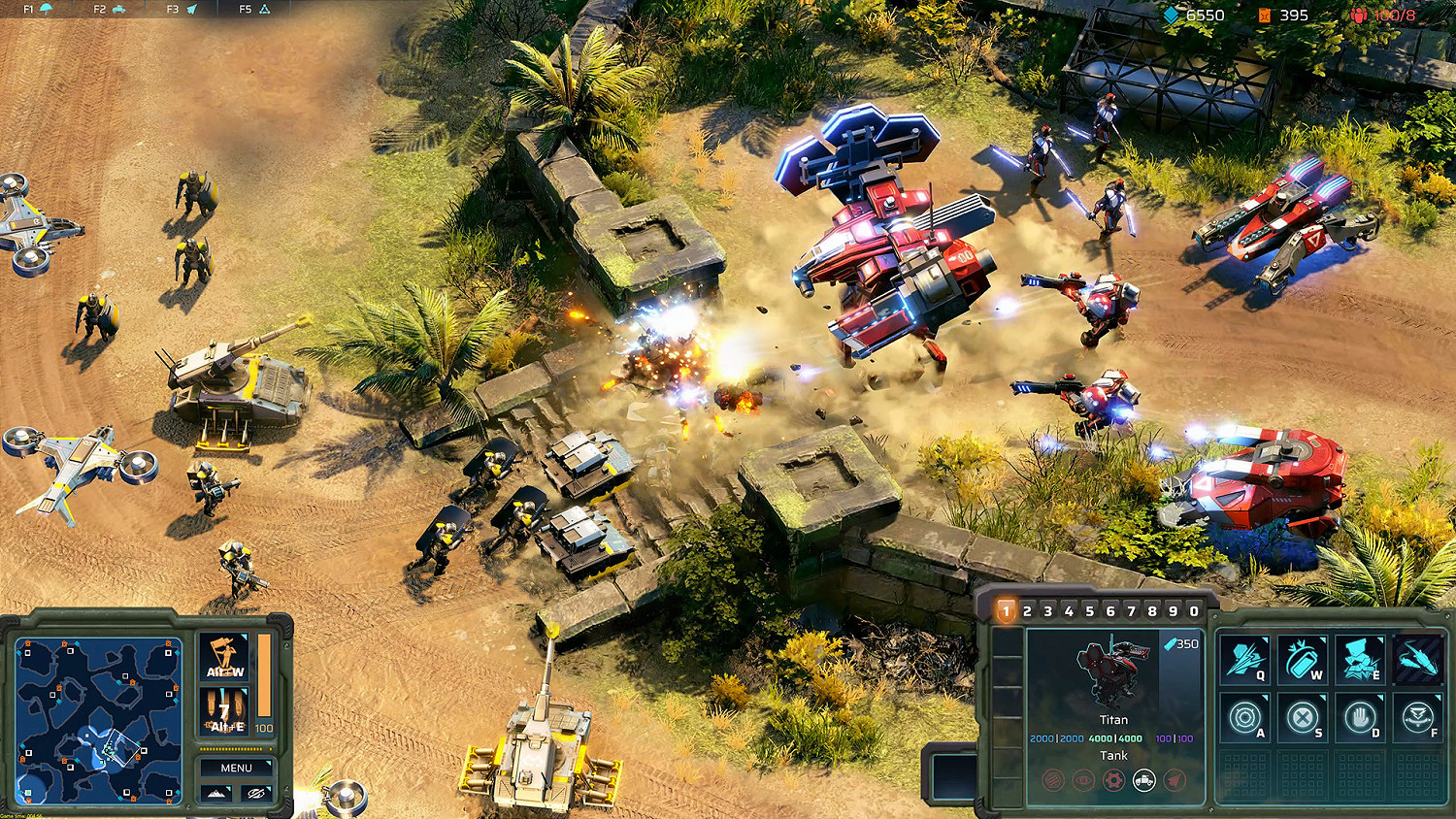Select the F formation command icon
The height and width of the screenshot is (819, 1456).
tap(1417, 718)
